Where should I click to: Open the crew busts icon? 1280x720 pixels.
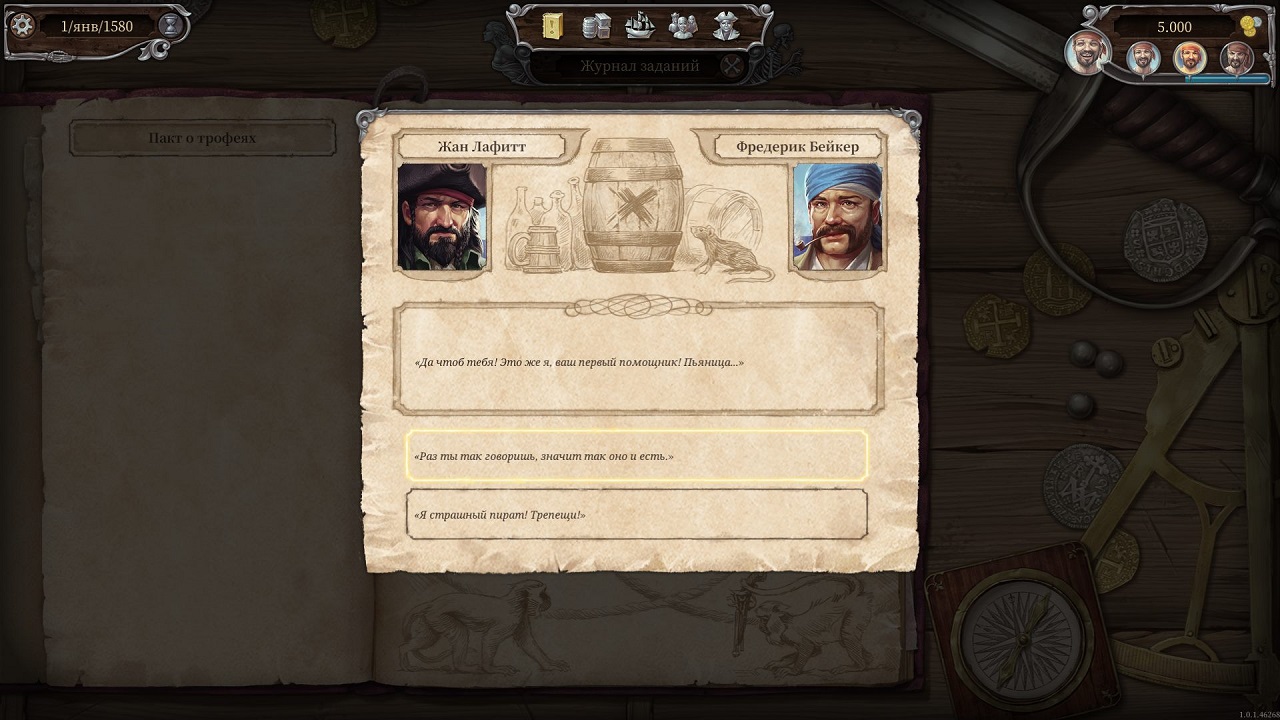tap(683, 26)
